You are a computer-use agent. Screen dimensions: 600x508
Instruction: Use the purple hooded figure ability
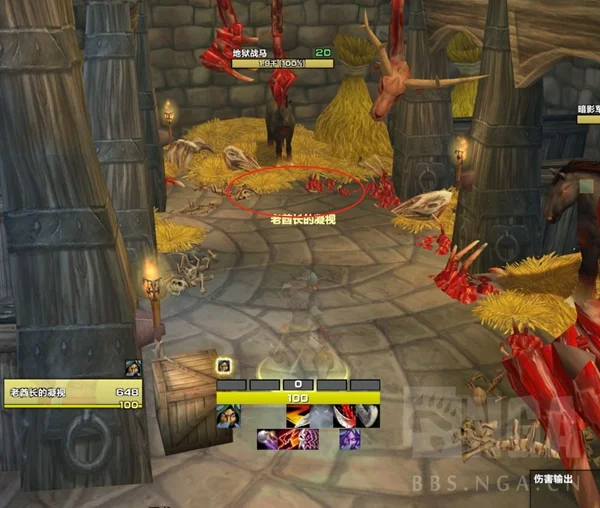[349, 439]
